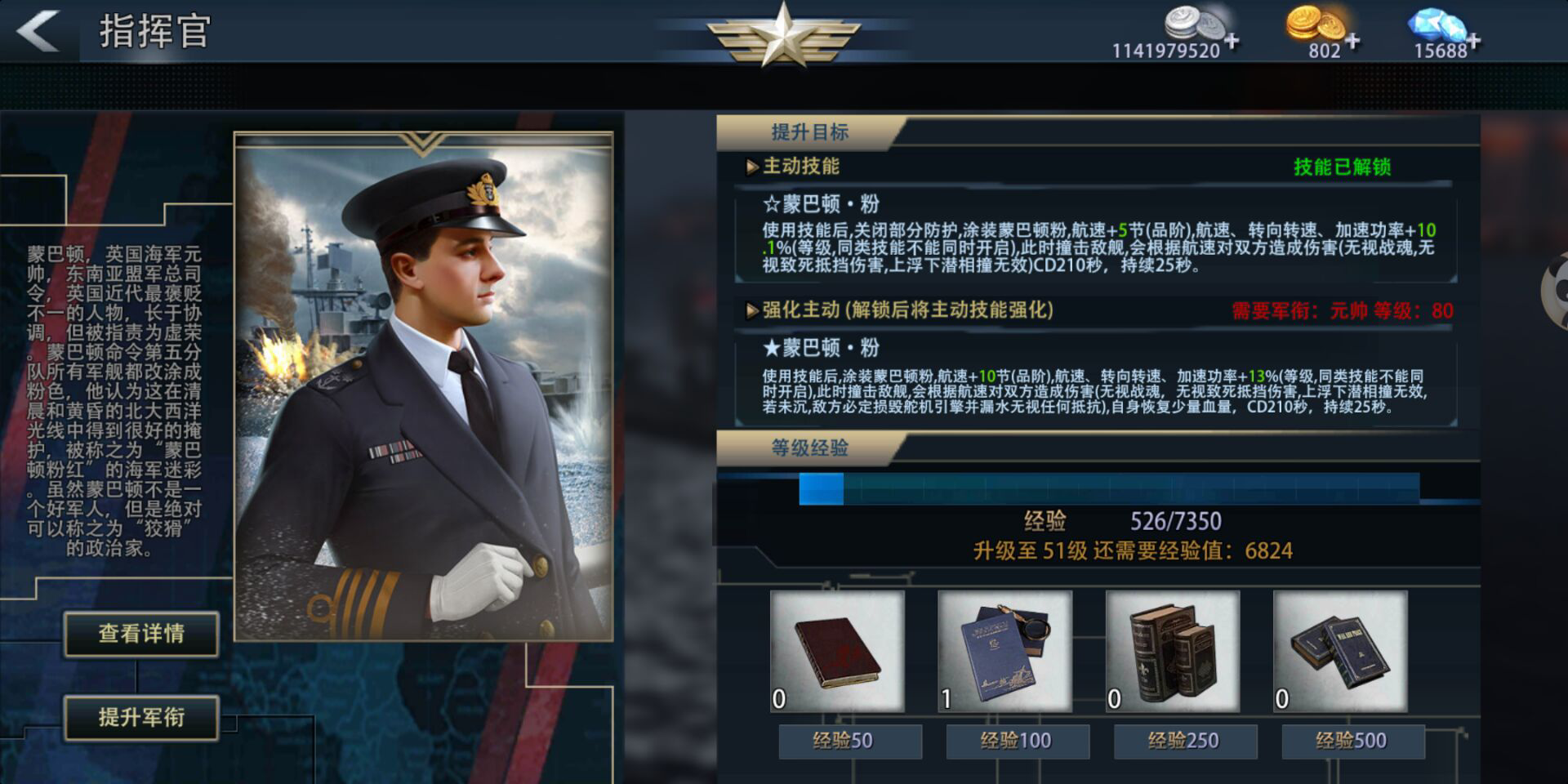This screenshot has width=1568, height=784.
Task: Add more gold coins currency
Action: (x=1352, y=39)
